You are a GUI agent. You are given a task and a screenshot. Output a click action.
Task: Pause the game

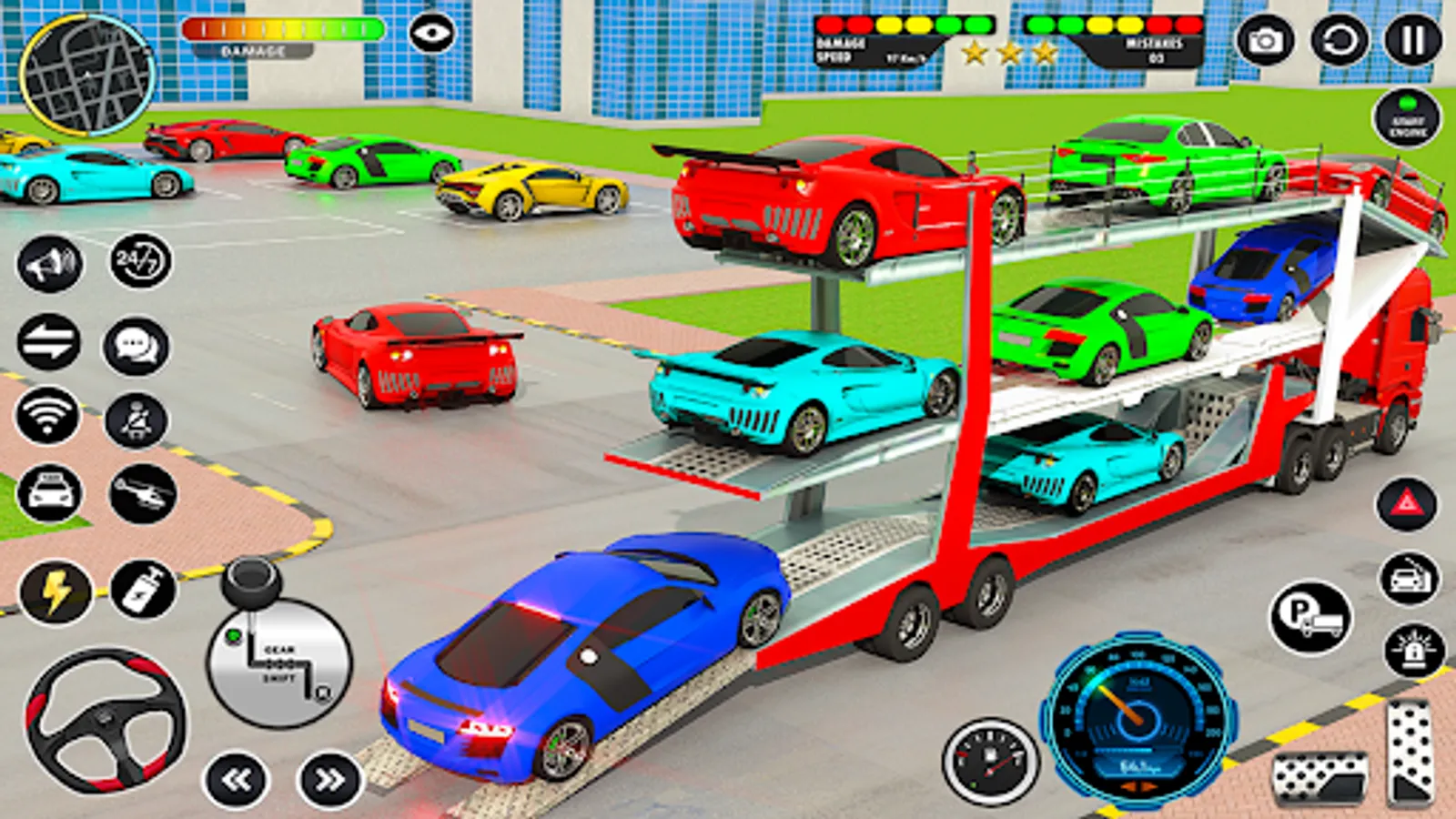point(1412,41)
